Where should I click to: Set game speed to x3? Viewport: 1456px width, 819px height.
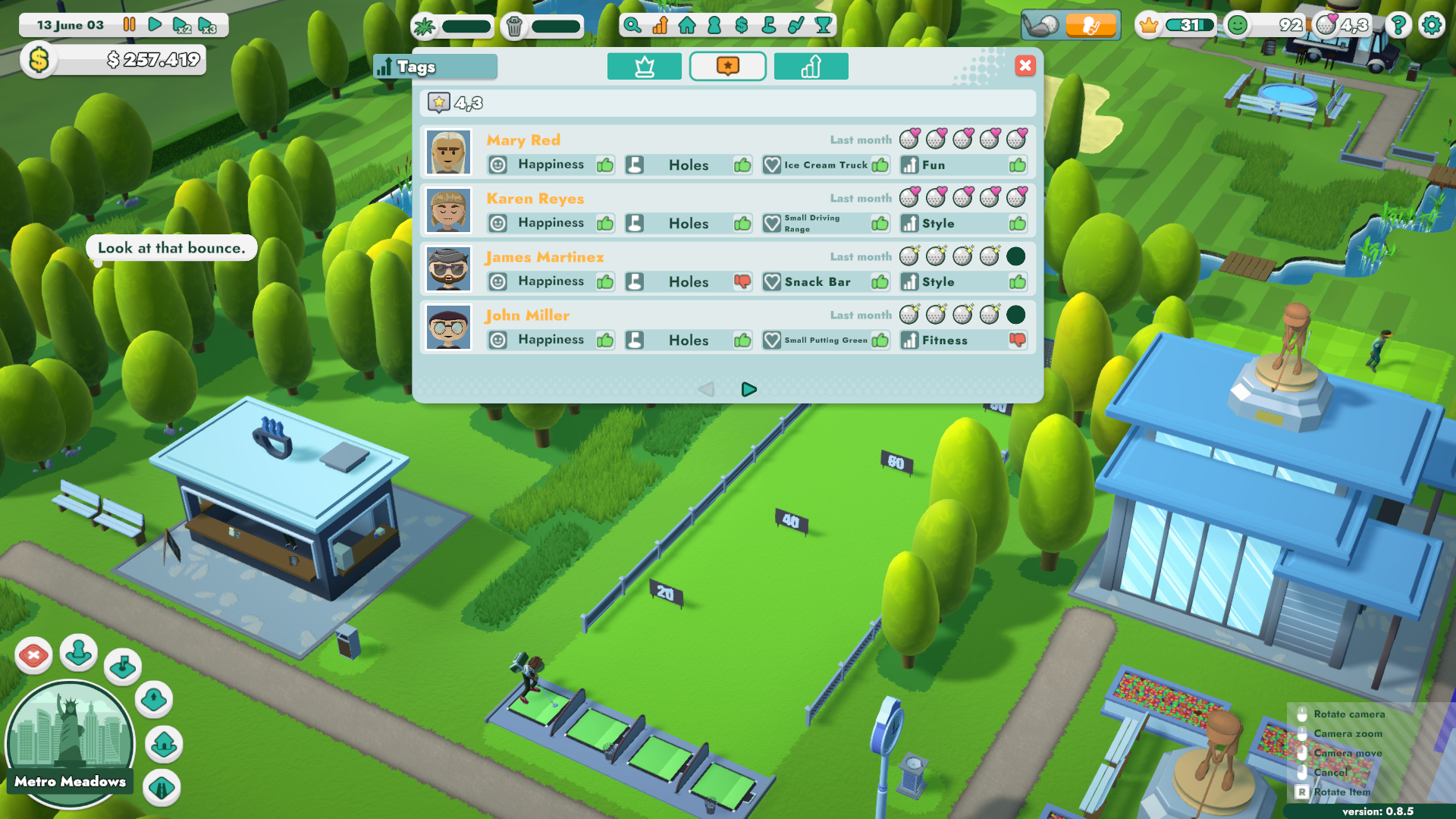207,25
